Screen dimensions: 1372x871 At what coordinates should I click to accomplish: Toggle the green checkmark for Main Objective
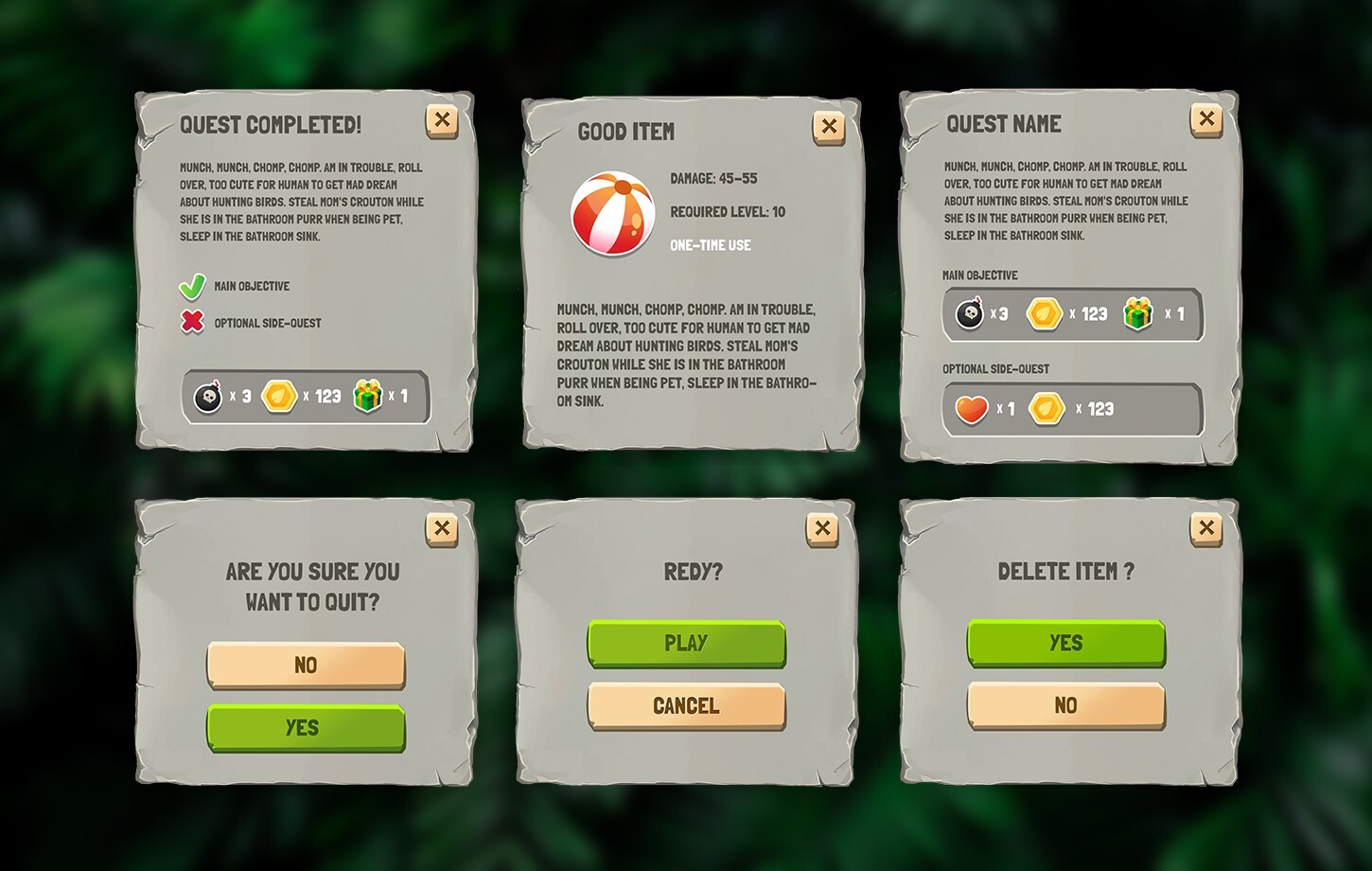coord(191,283)
